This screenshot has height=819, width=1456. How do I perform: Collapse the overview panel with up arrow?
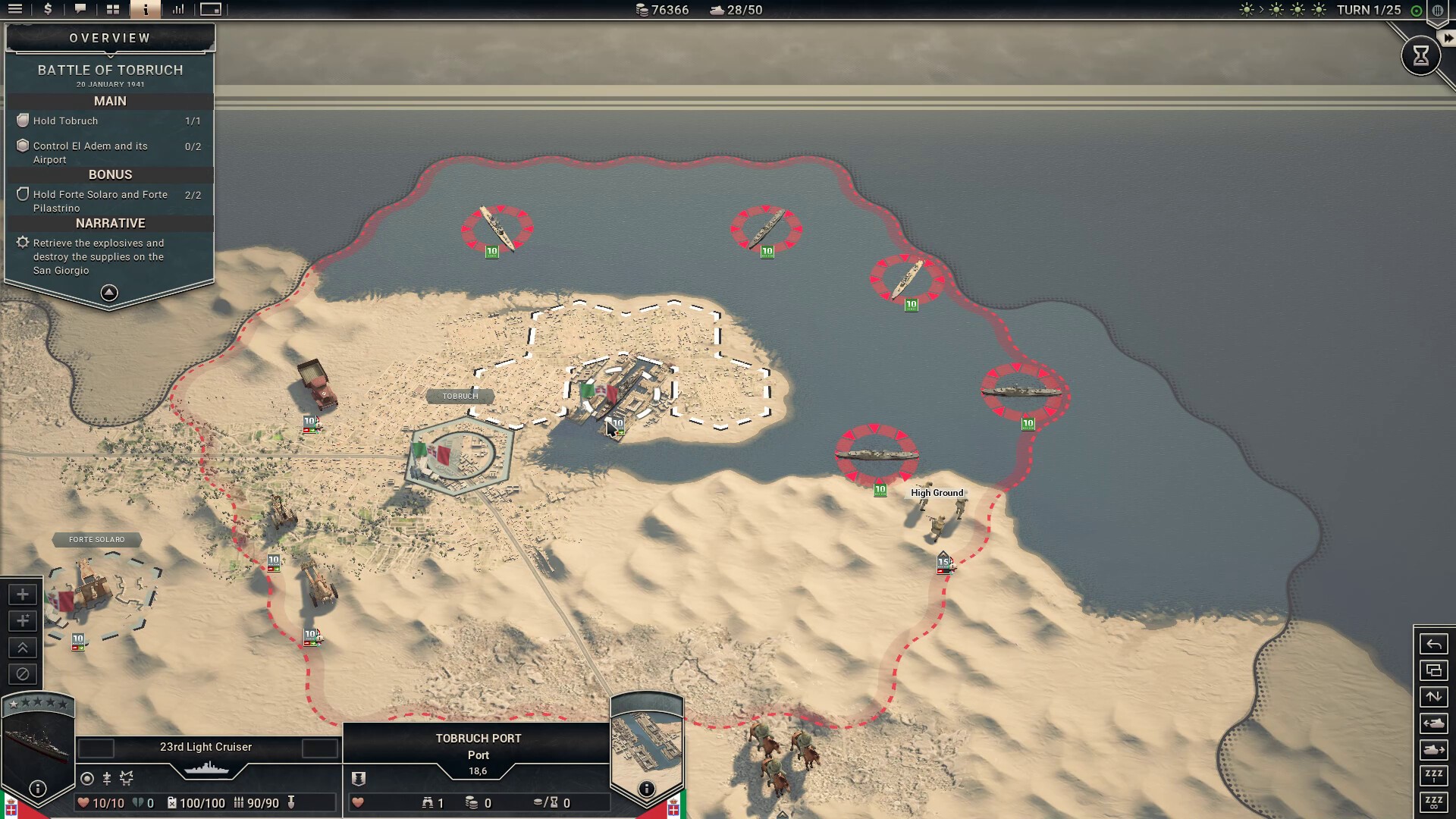pyautogui.click(x=109, y=293)
